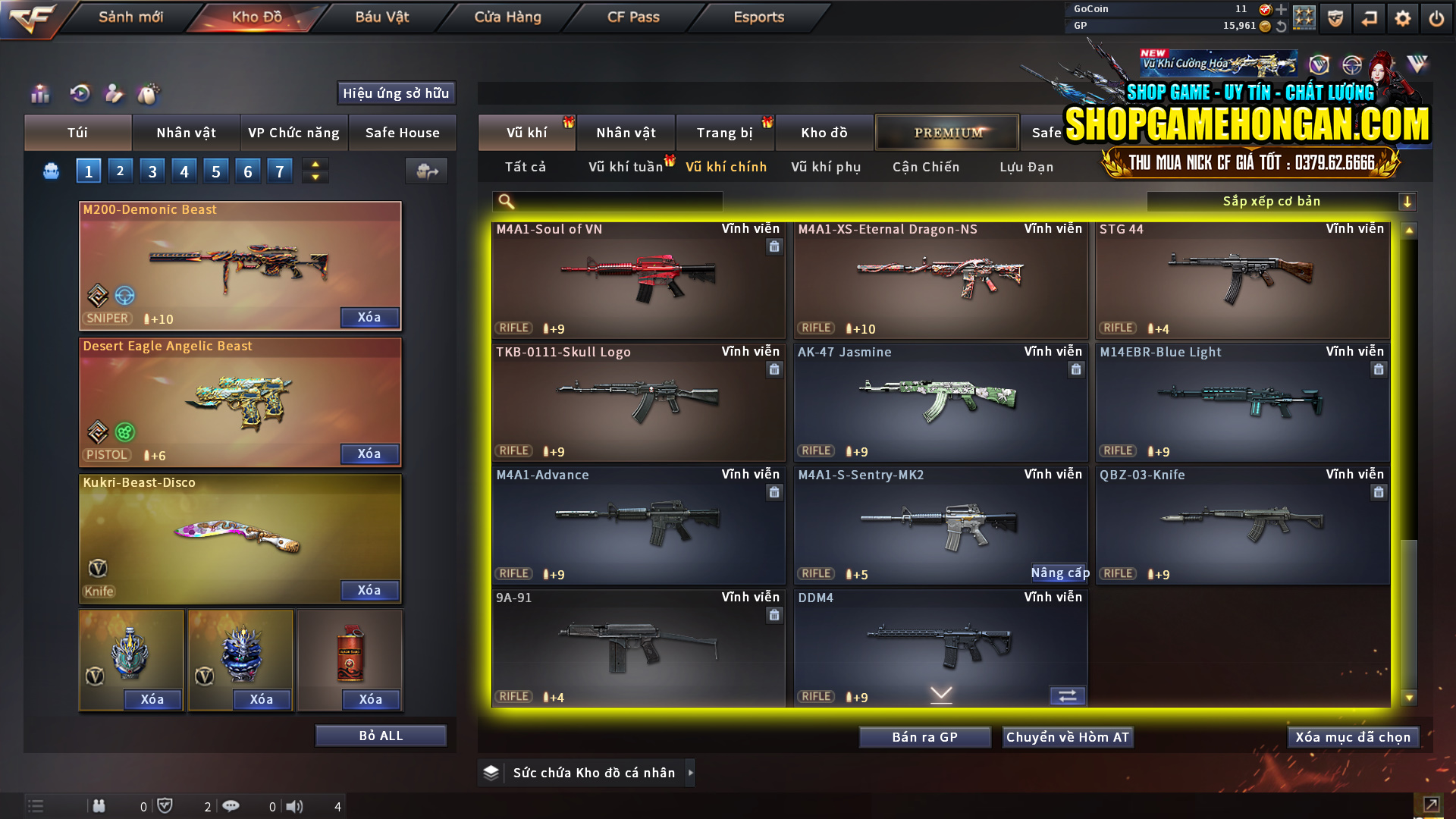Select the replay history icon in the inventory panel
This screenshot has height=819, width=1456.
[x=78, y=93]
